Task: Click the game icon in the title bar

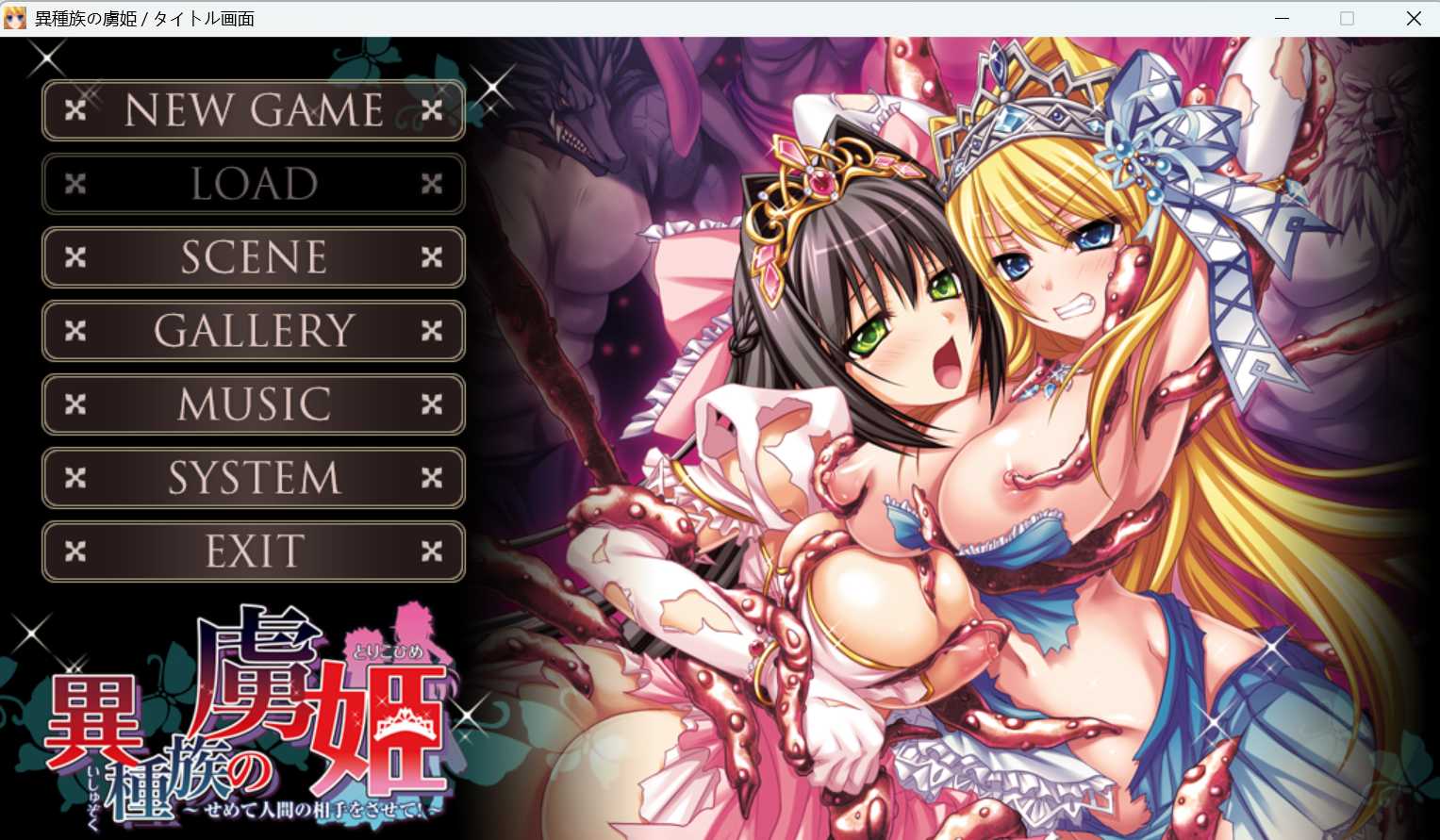Action: [14, 18]
